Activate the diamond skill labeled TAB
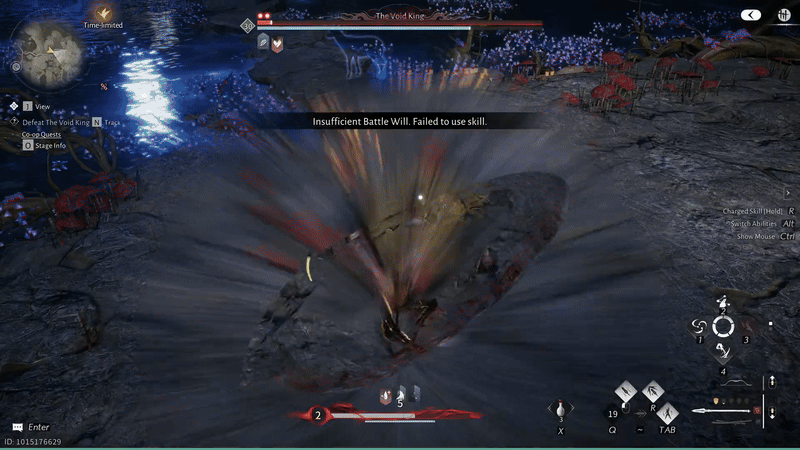The height and width of the screenshot is (450, 800). tap(668, 411)
